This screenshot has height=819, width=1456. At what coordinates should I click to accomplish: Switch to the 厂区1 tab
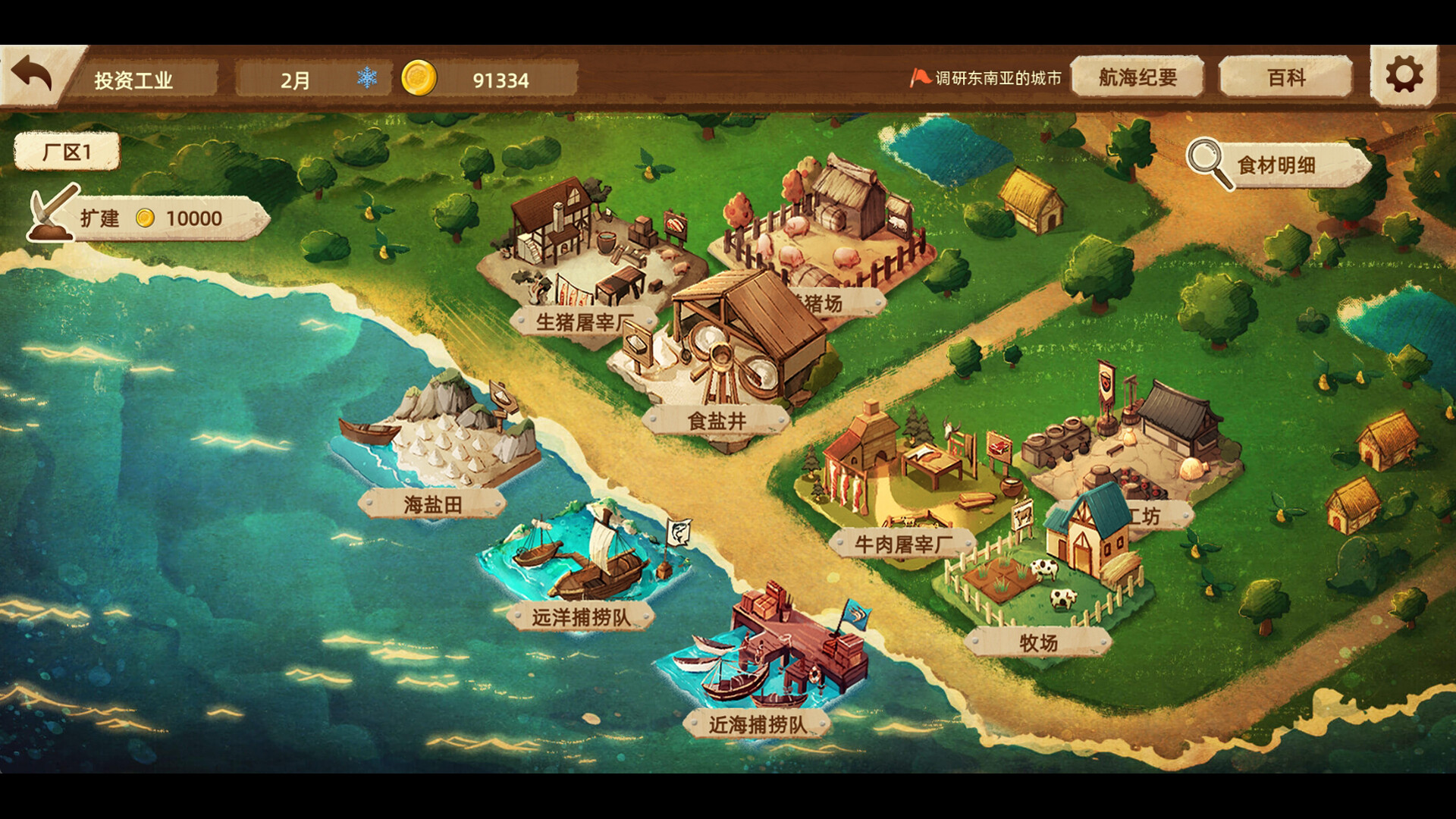[67, 151]
